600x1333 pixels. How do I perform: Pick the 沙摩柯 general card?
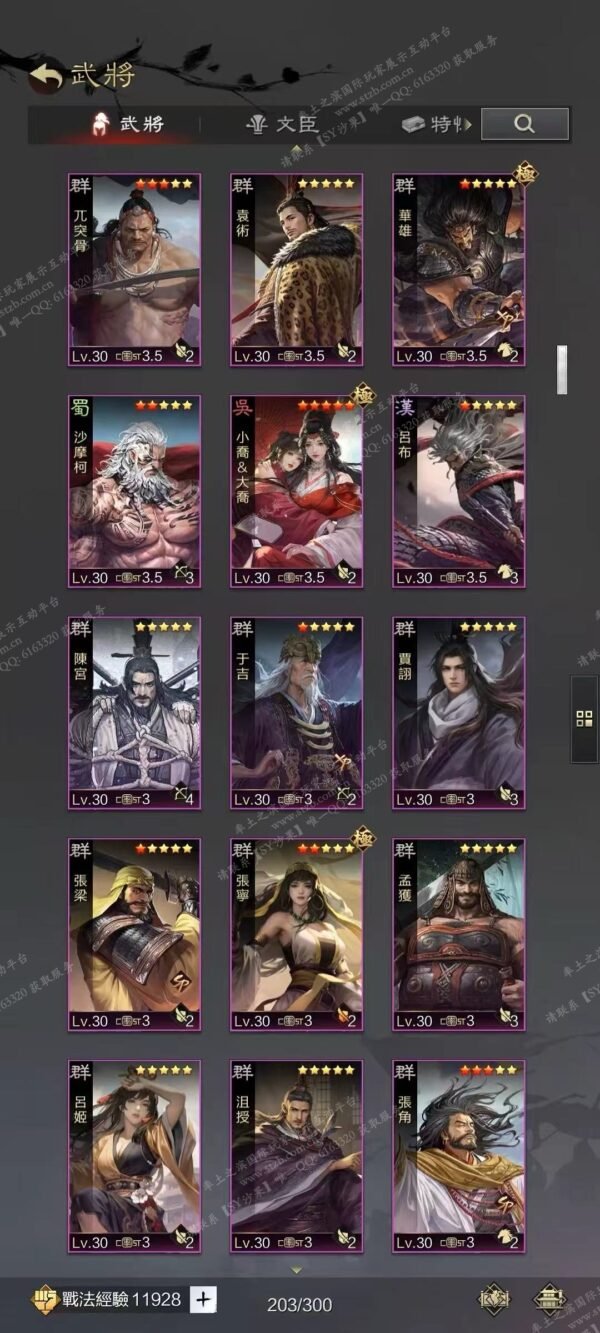(134, 492)
